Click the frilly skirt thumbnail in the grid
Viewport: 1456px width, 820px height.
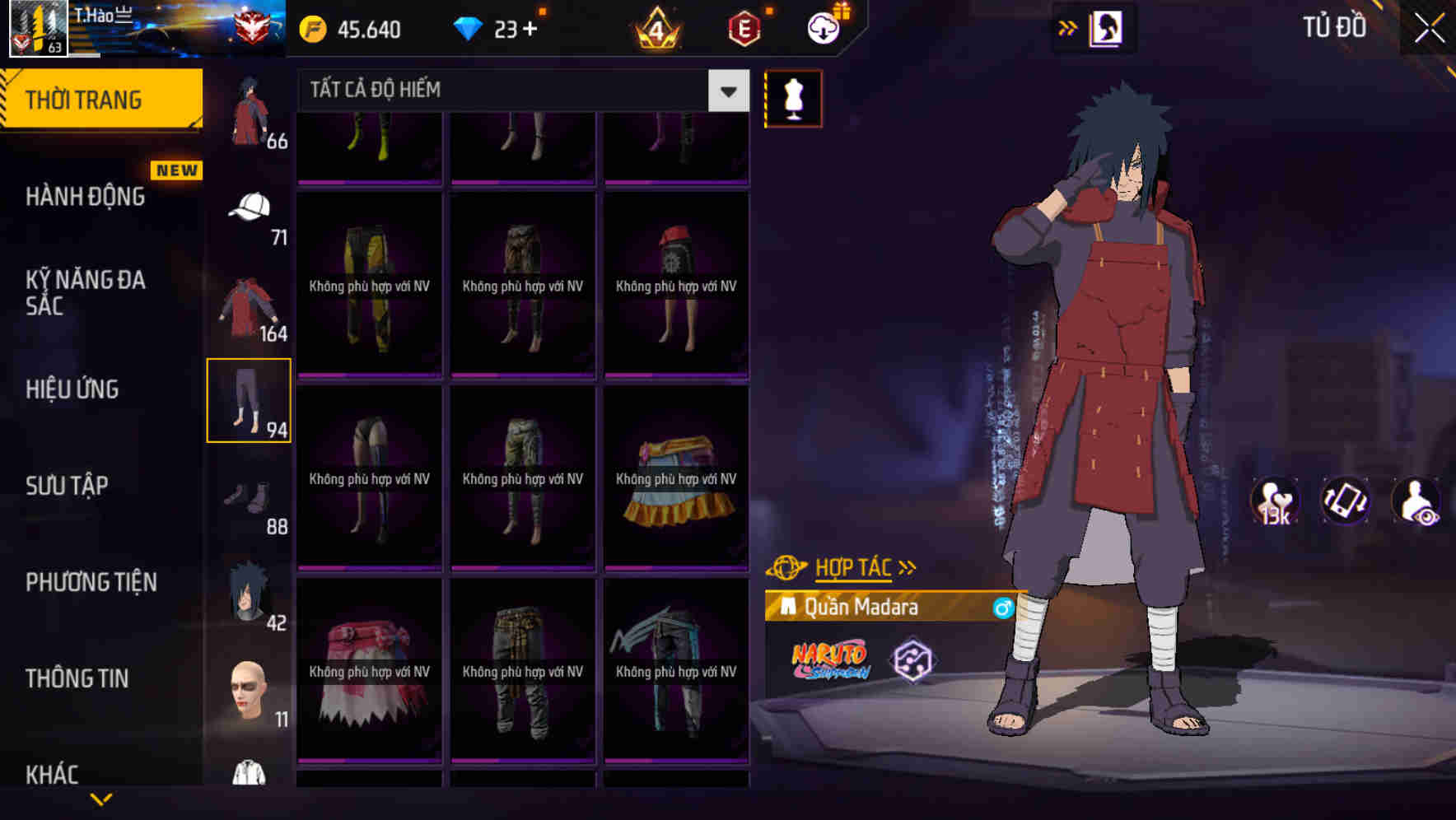pyautogui.click(x=677, y=478)
